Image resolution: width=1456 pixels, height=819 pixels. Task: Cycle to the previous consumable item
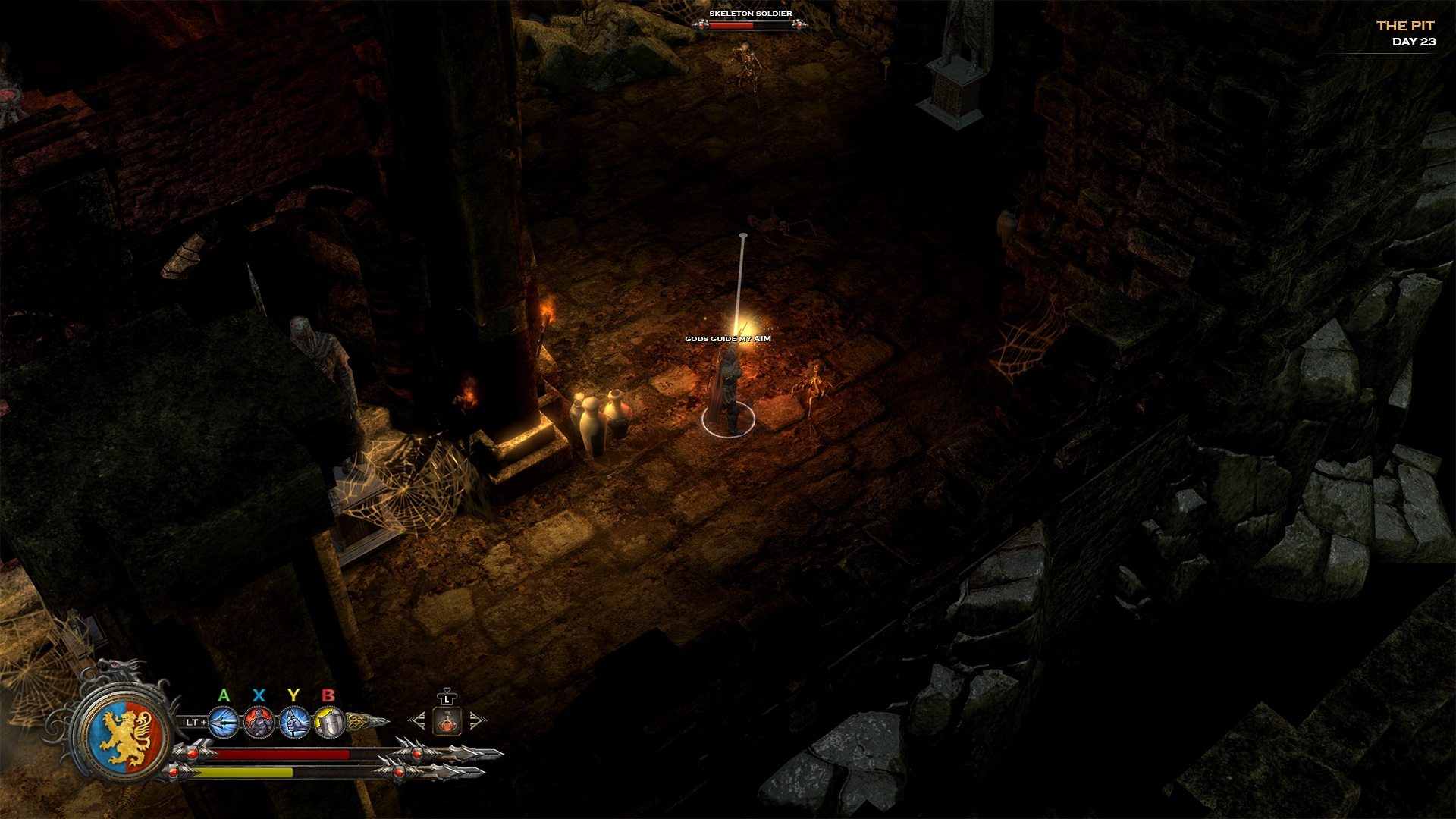(418, 720)
